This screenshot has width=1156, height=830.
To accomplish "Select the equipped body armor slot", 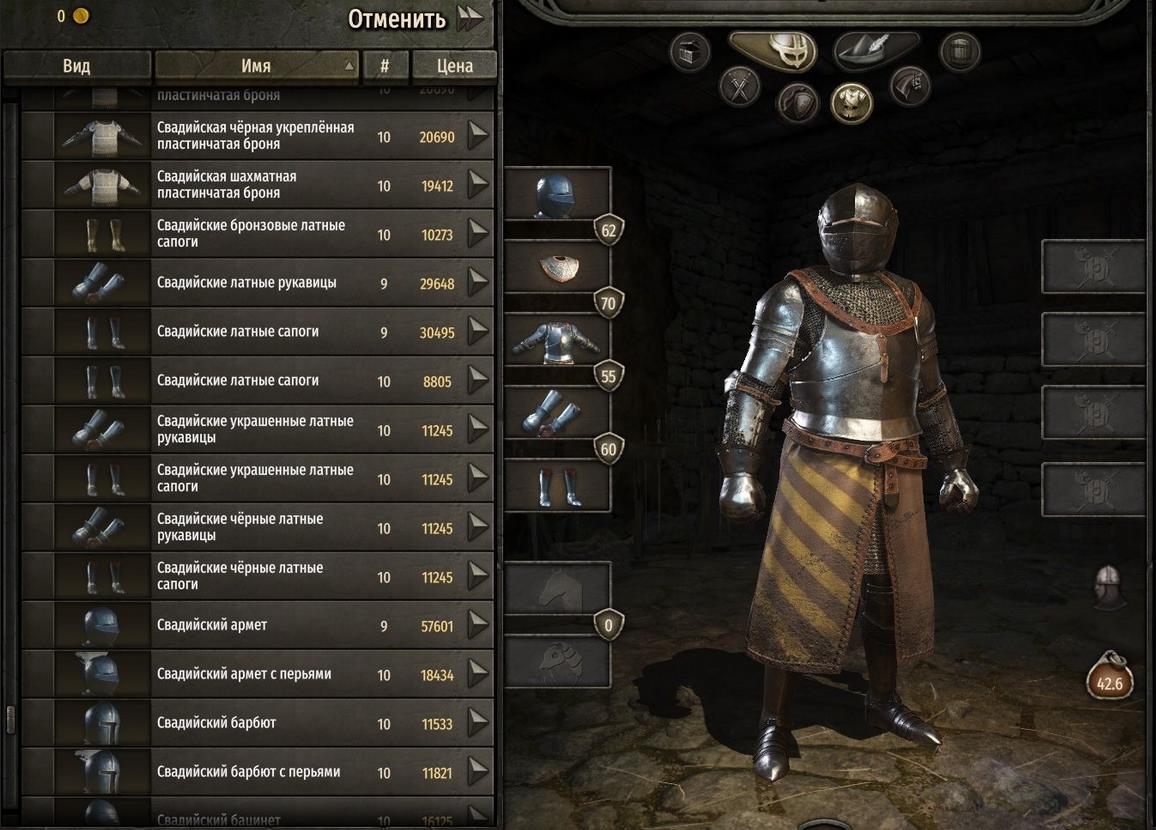I will (x=558, y=341).
